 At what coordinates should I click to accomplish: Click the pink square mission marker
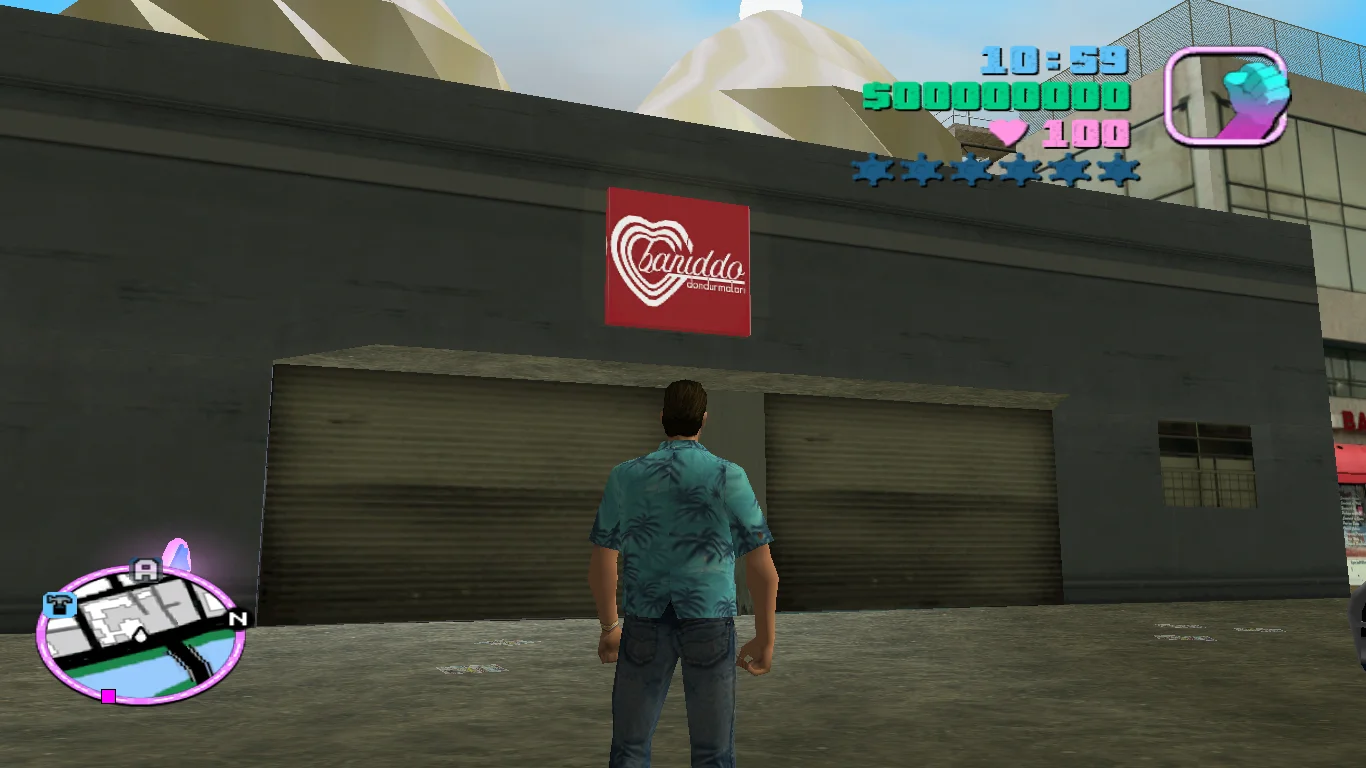[x=108, y=696]
